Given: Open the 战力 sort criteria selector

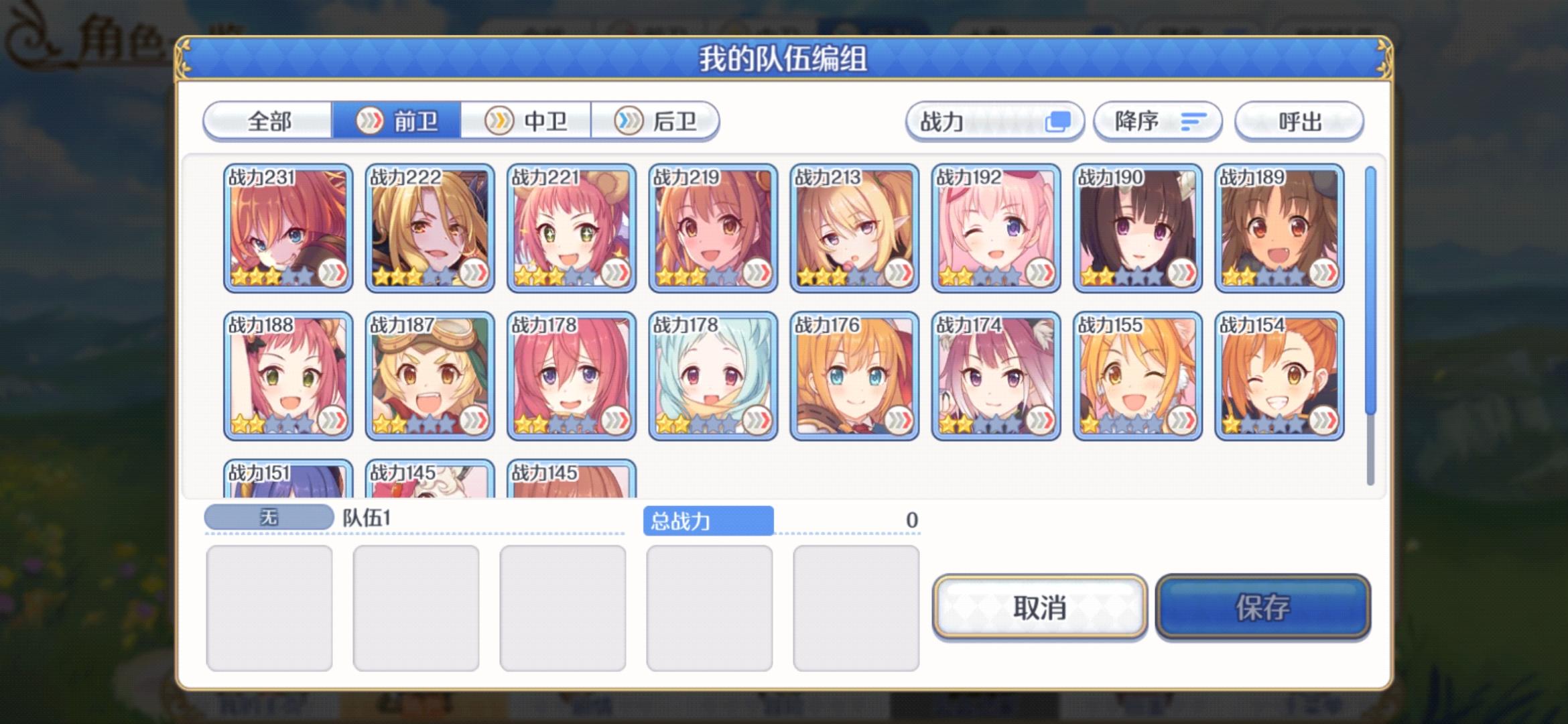Looking at the screenshot, I should click(x=994, y=121).
